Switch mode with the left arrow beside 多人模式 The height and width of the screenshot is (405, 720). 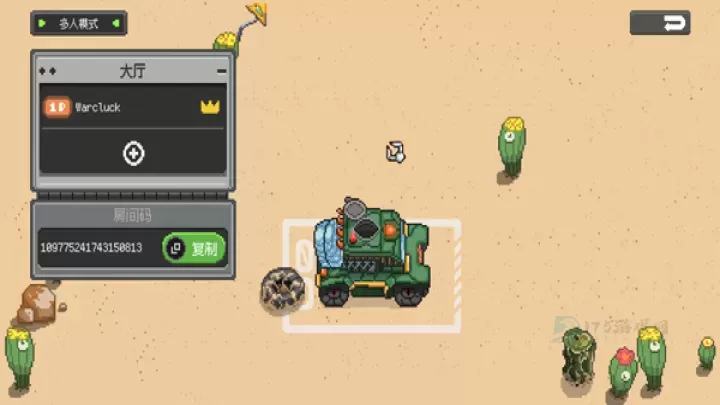click(x=42, y=22)
